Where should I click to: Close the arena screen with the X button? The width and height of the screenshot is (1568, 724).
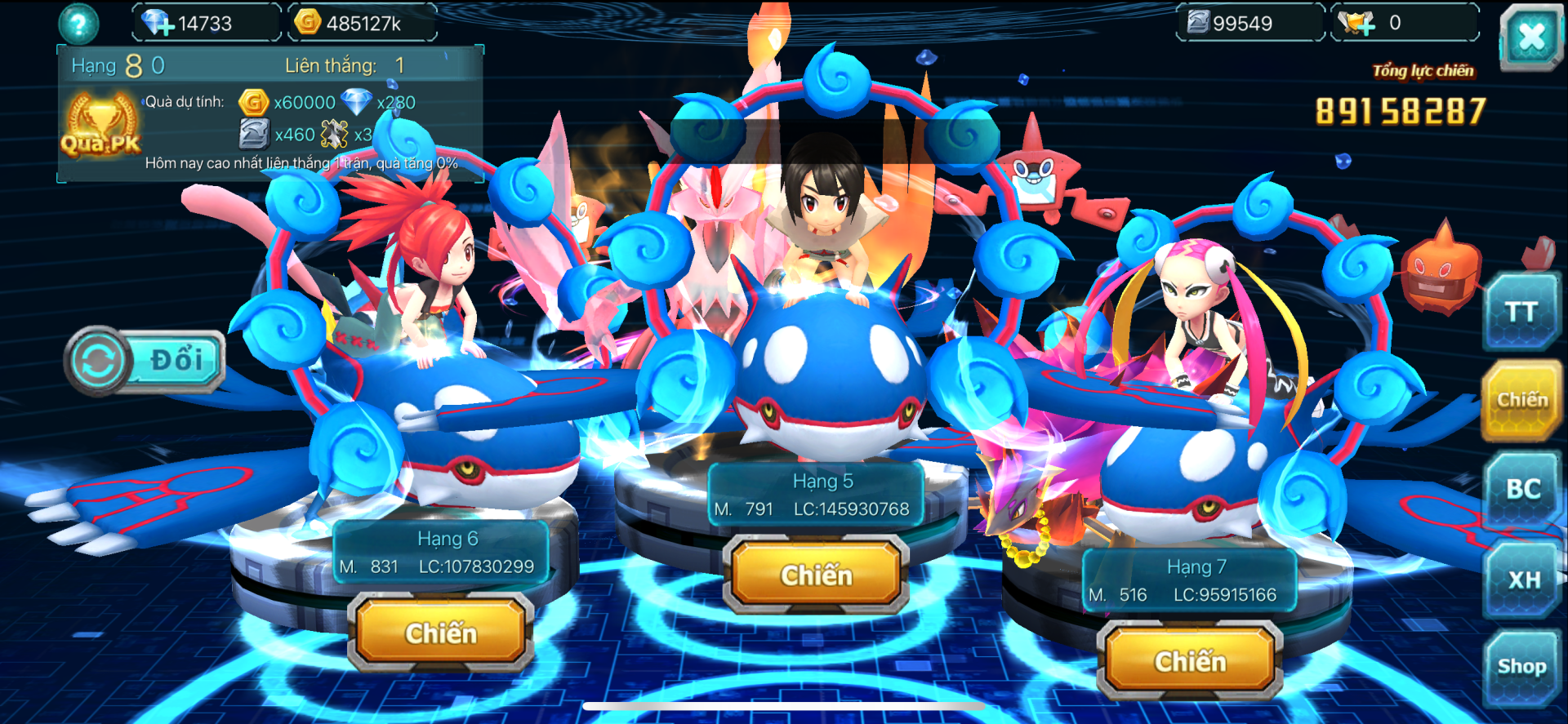(x=1531, y=37)
